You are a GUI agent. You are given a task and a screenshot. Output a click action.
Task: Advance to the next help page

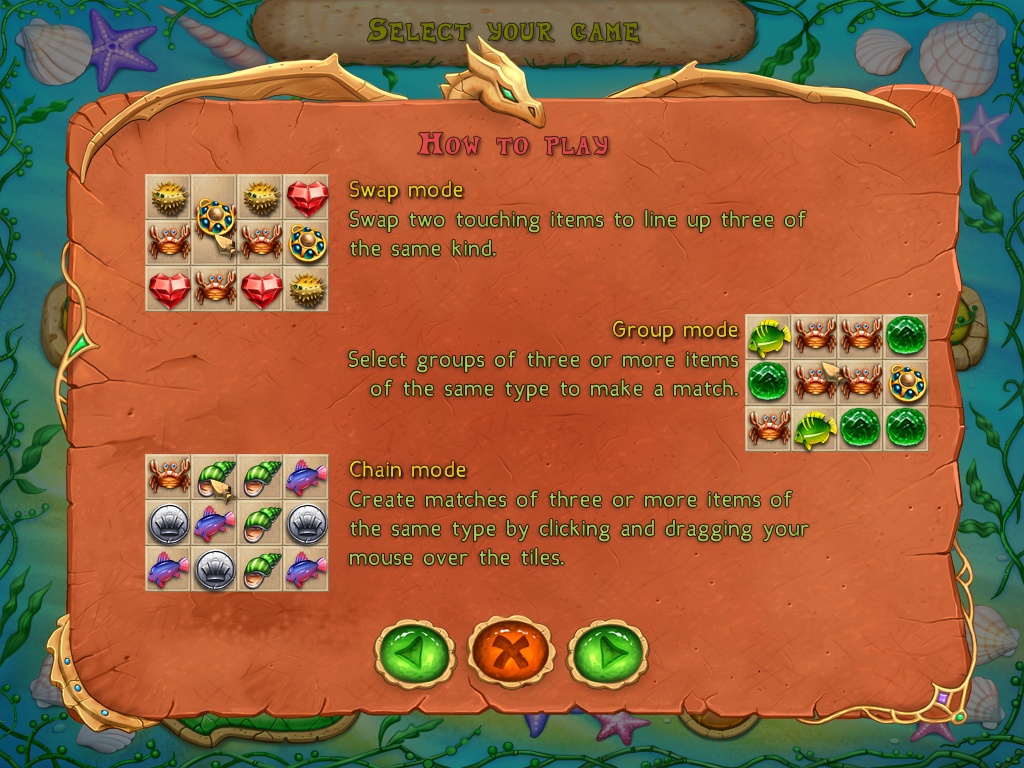click(607, 654)
